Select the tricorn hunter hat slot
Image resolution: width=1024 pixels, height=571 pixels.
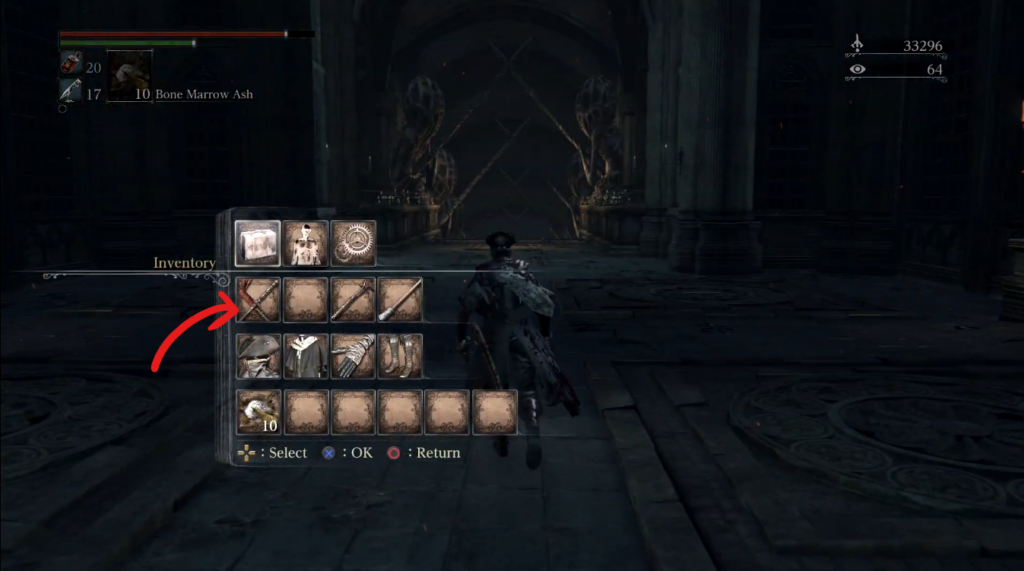(258, 356)
